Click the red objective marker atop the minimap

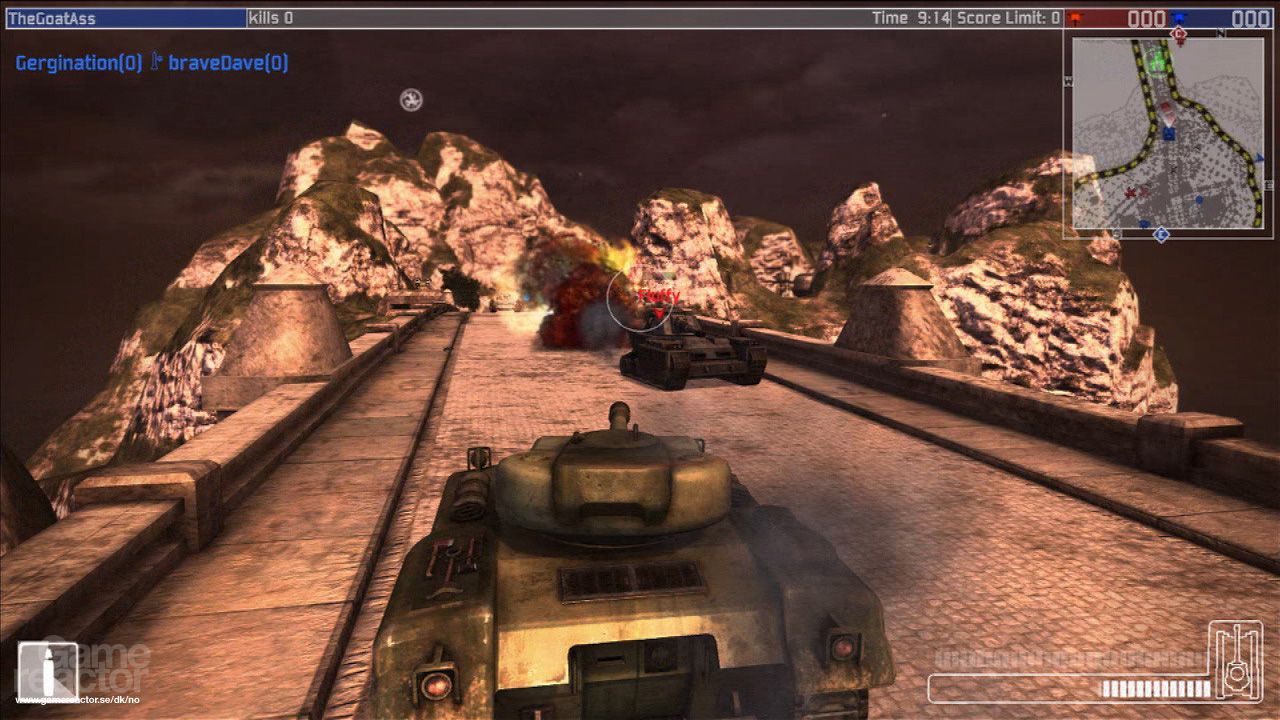1178,35
